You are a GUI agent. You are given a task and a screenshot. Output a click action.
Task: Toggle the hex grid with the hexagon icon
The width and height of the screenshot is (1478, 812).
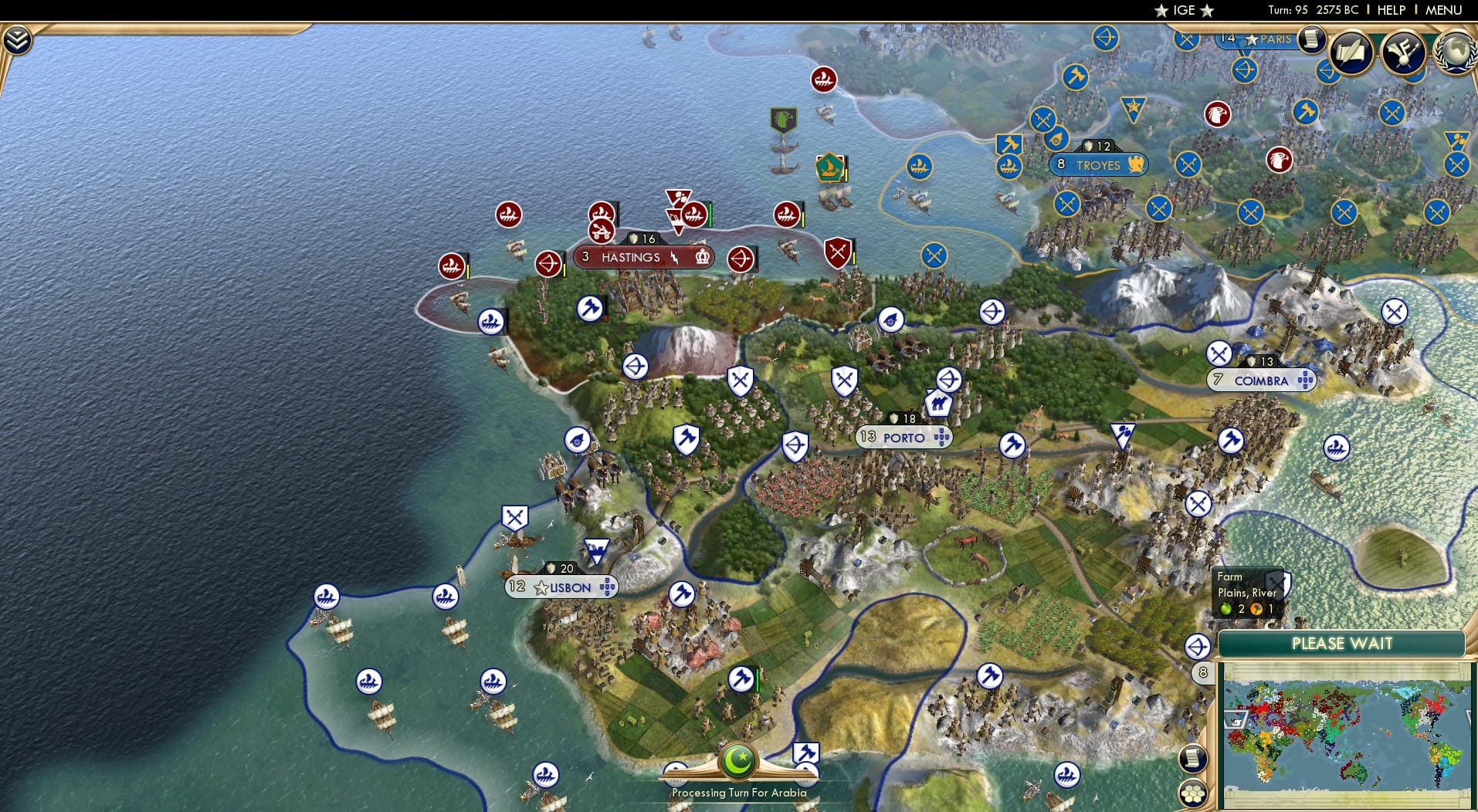tap(1193, 791)
